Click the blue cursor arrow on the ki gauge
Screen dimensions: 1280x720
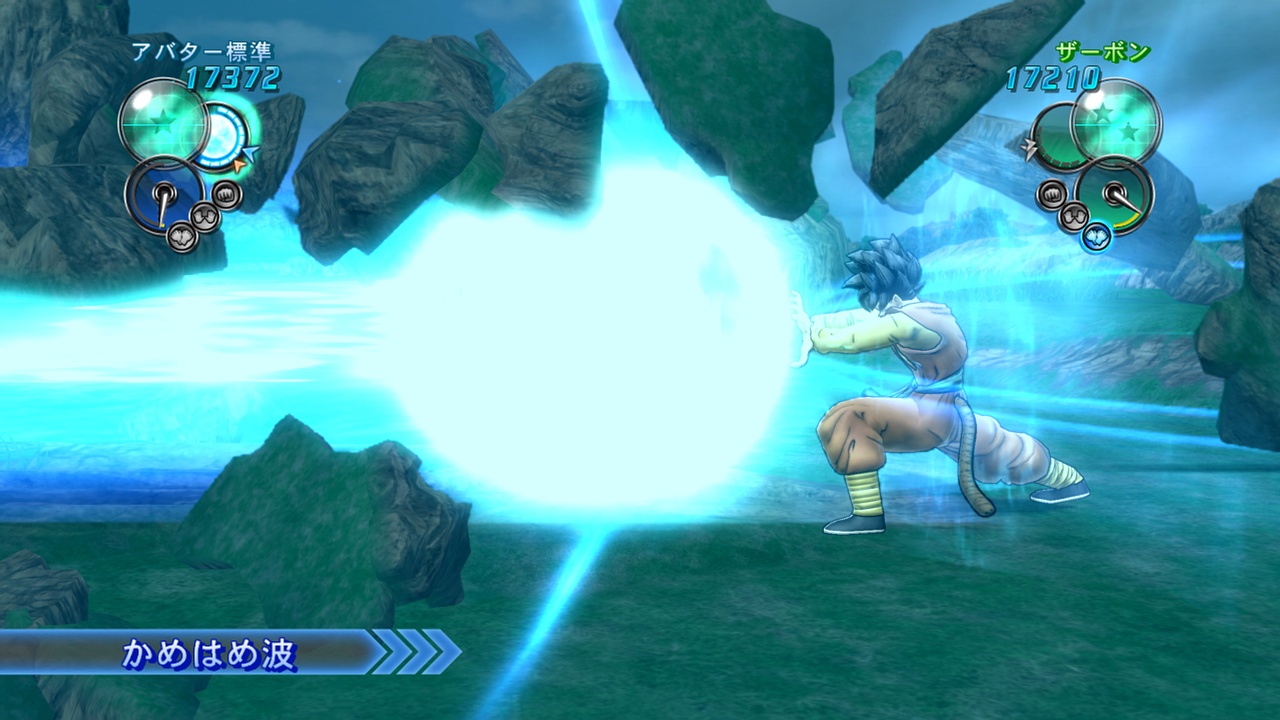pyautogui.click(x=252, y=152)
